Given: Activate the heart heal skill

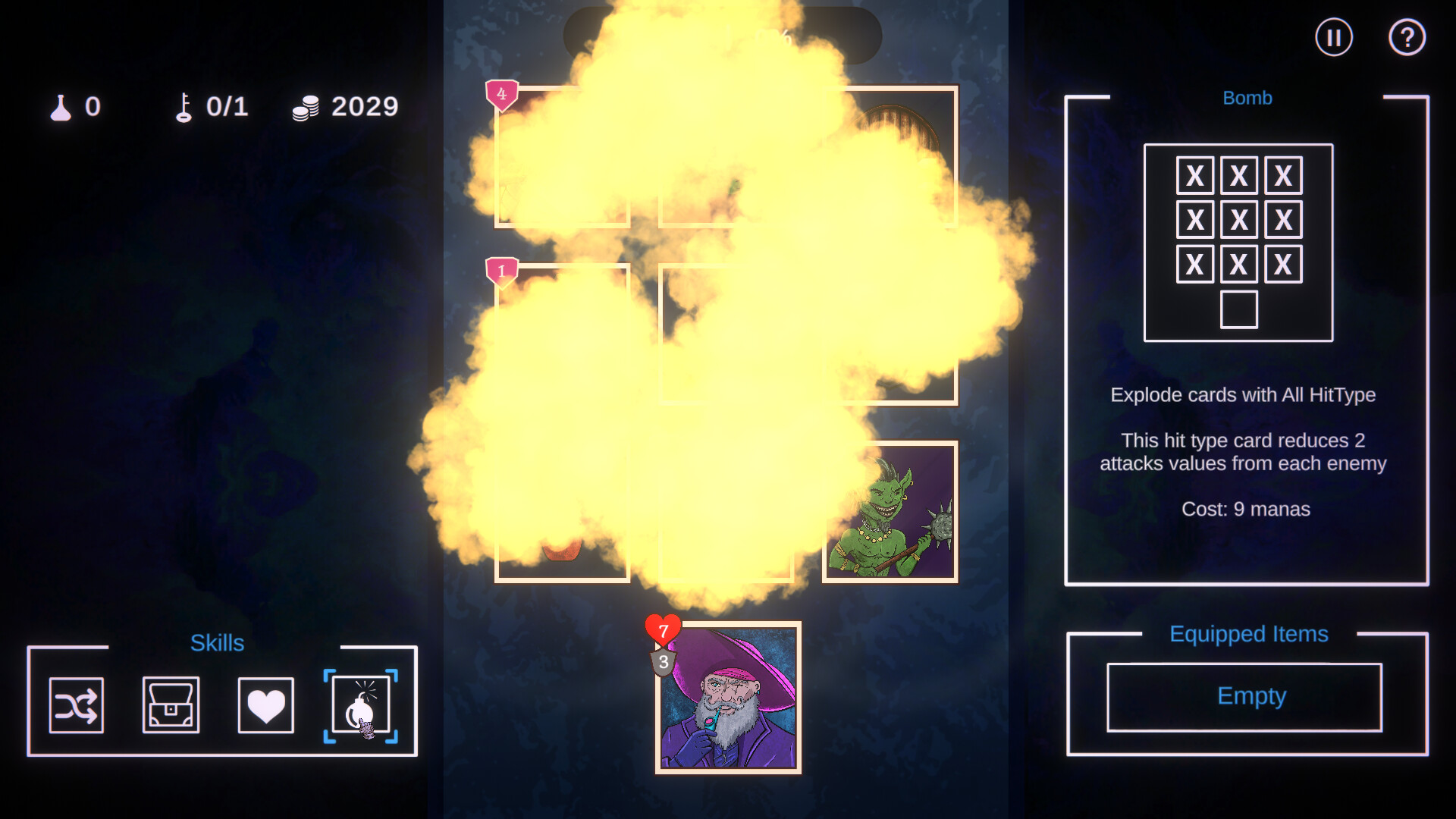Looking at the screenshot, I should pos(265,705).
